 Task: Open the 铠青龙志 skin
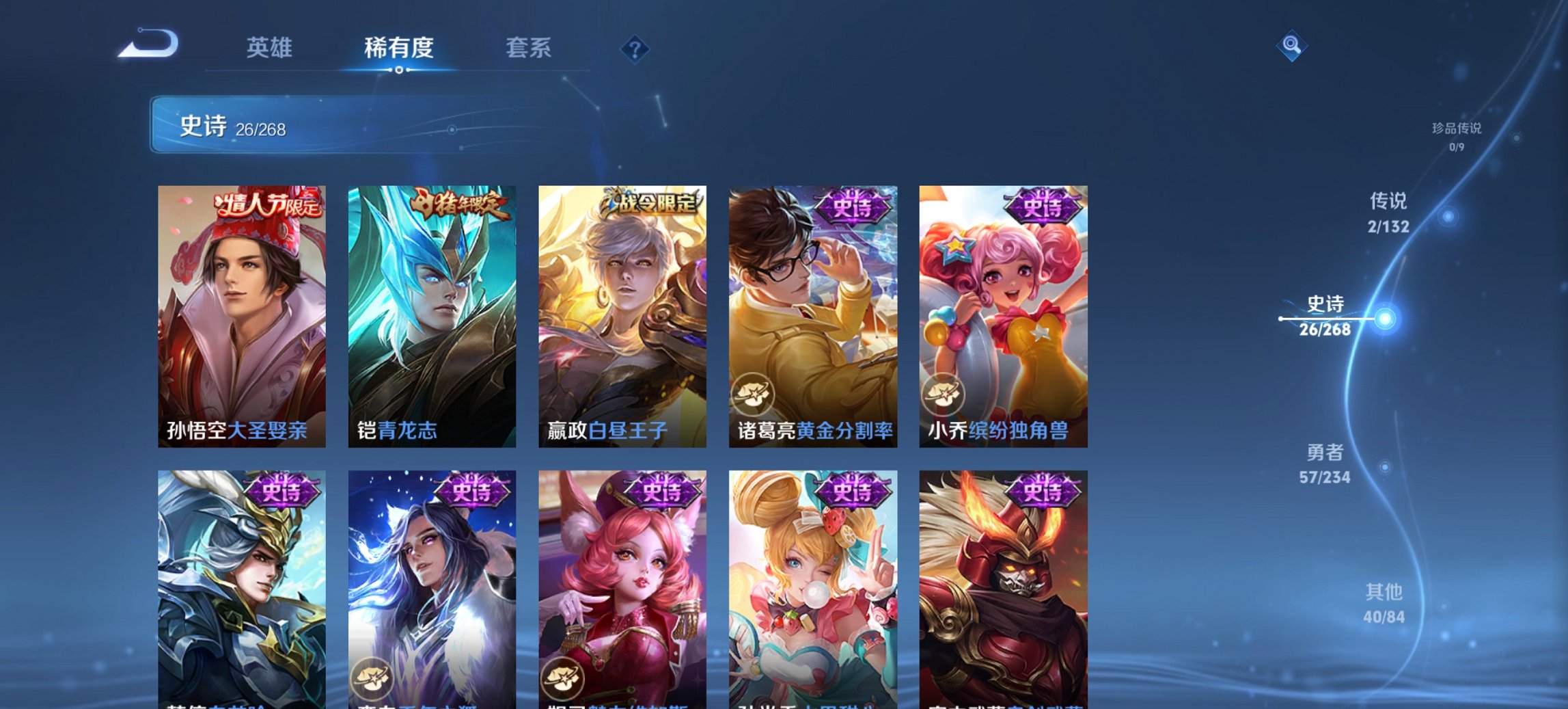click(x=432, y=315)
